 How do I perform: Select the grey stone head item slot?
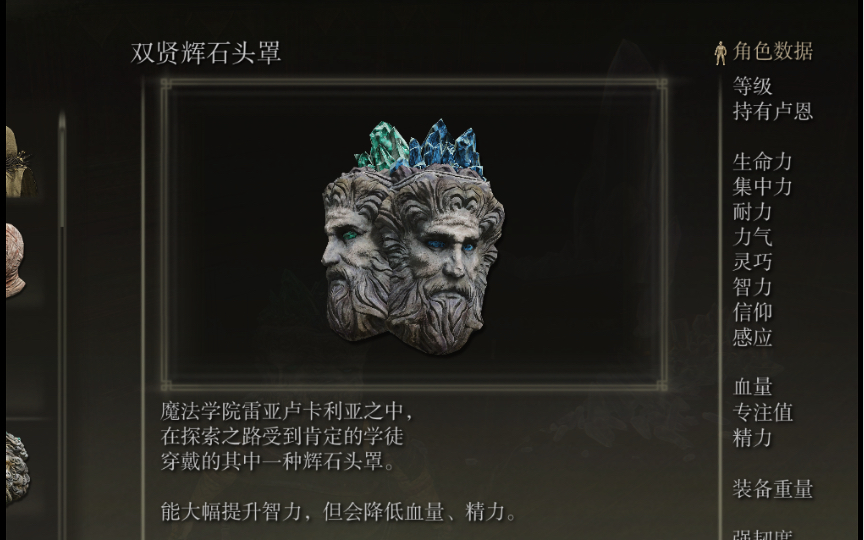(x=18, y=466)
